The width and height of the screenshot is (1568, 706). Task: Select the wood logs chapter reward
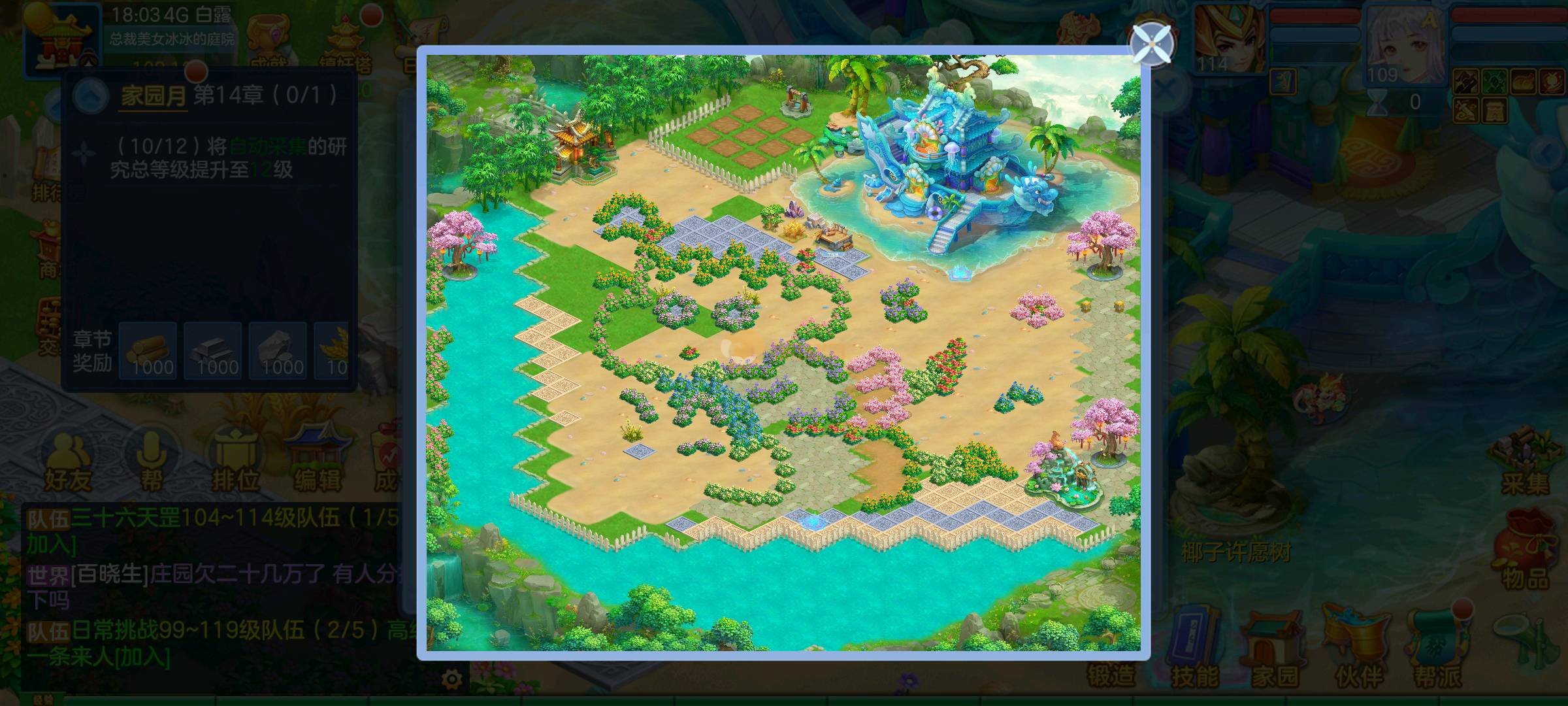pyautogui.click(x=148, y=351)
